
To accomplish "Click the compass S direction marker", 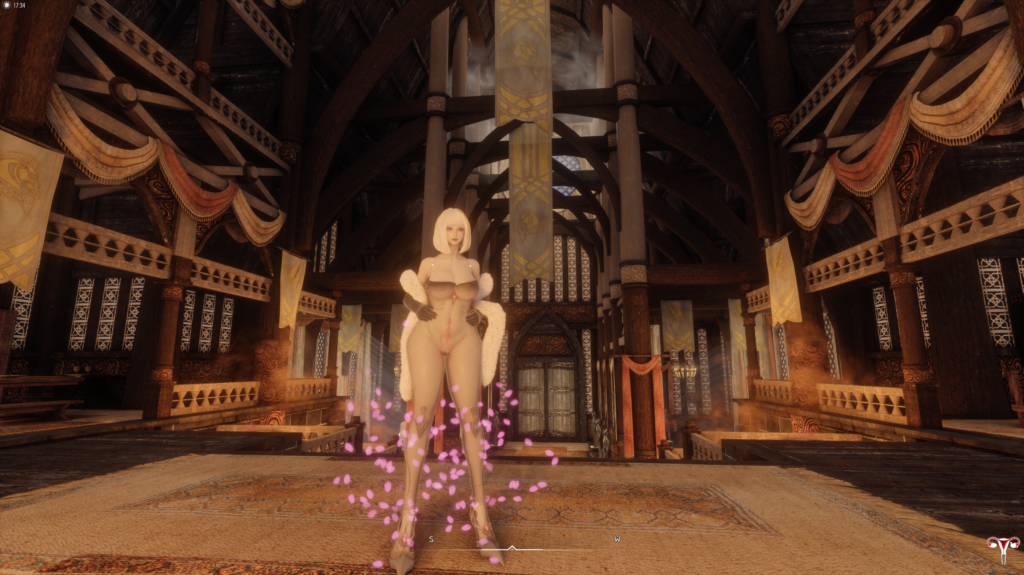I will tap(431, 539).
